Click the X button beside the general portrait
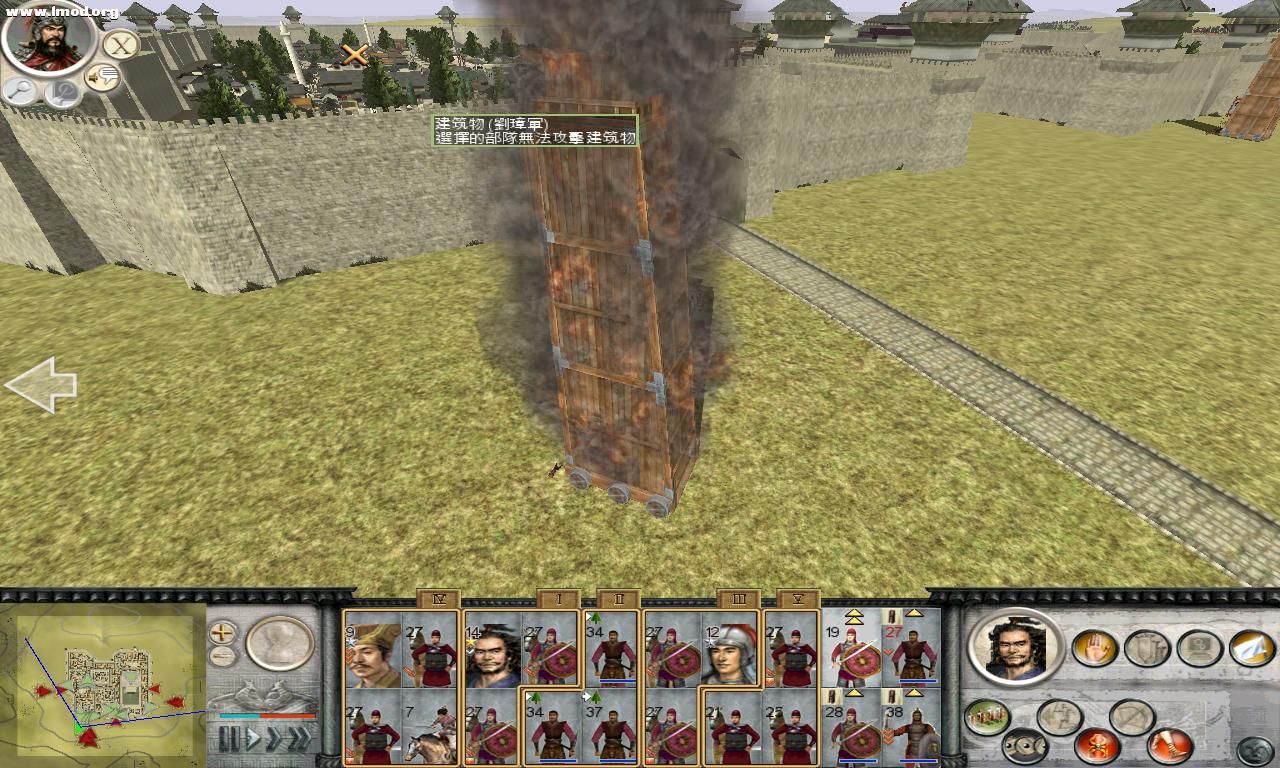This screenshot has height=768, width=1280. pyautogui.click(x=119, y=45)
